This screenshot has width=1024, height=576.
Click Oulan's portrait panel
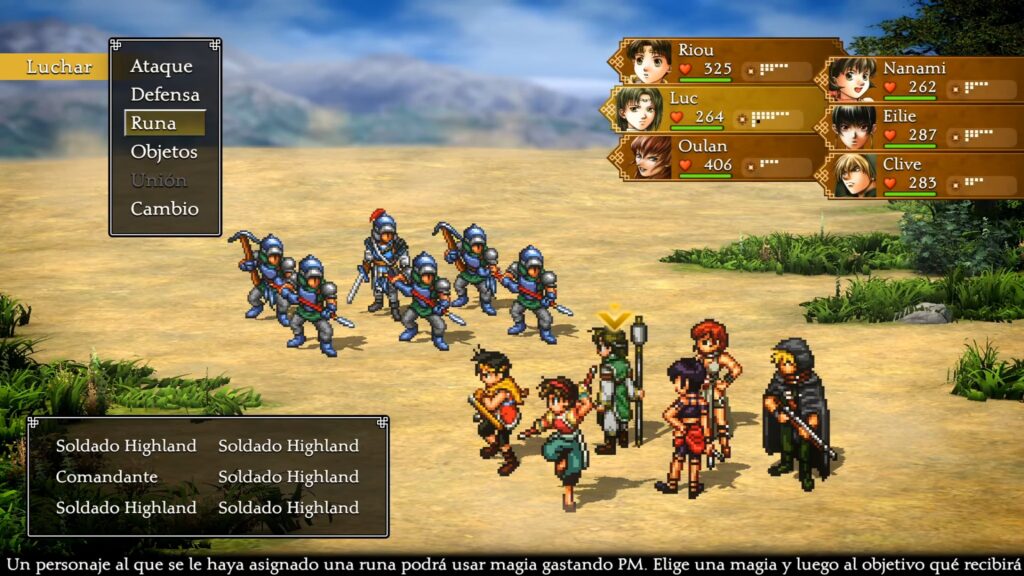pos(722,157)
